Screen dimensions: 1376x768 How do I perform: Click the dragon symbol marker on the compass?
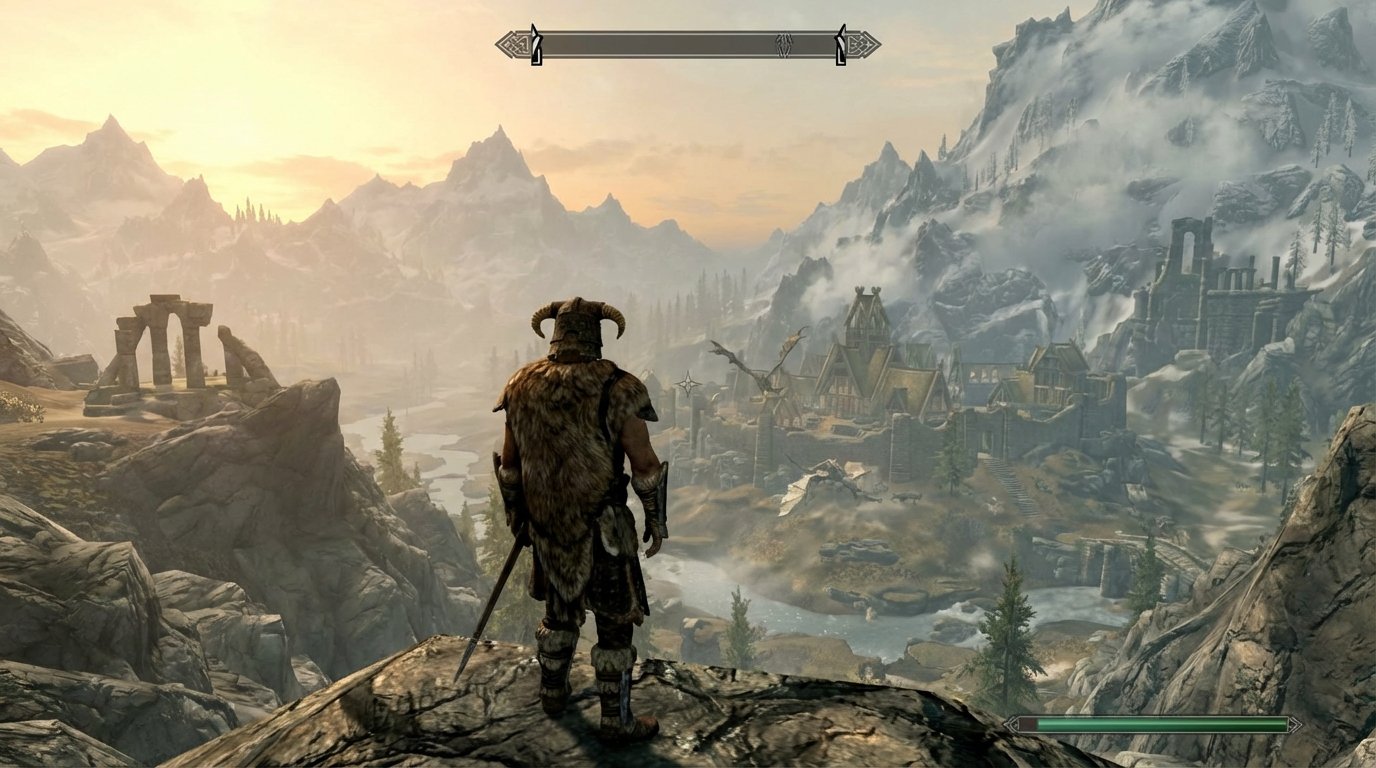(783, 44)
